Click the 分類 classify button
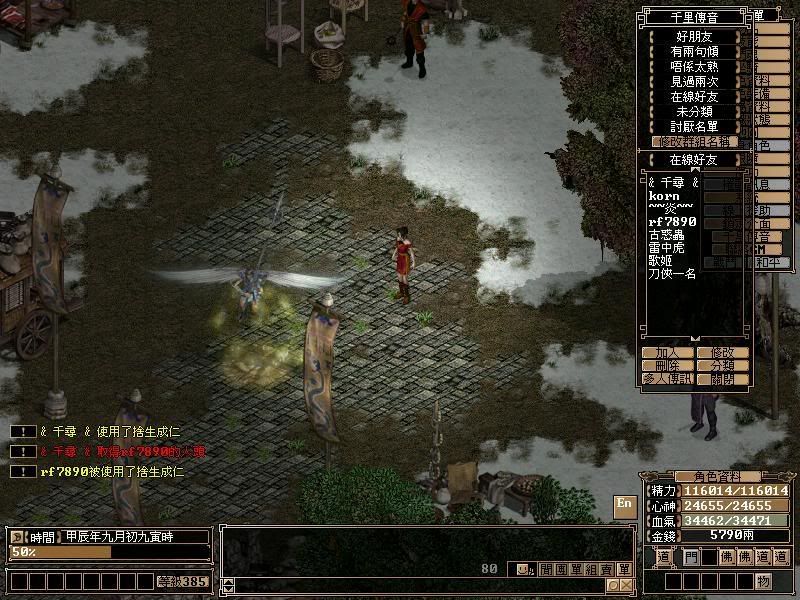 [x=722, y=366]
